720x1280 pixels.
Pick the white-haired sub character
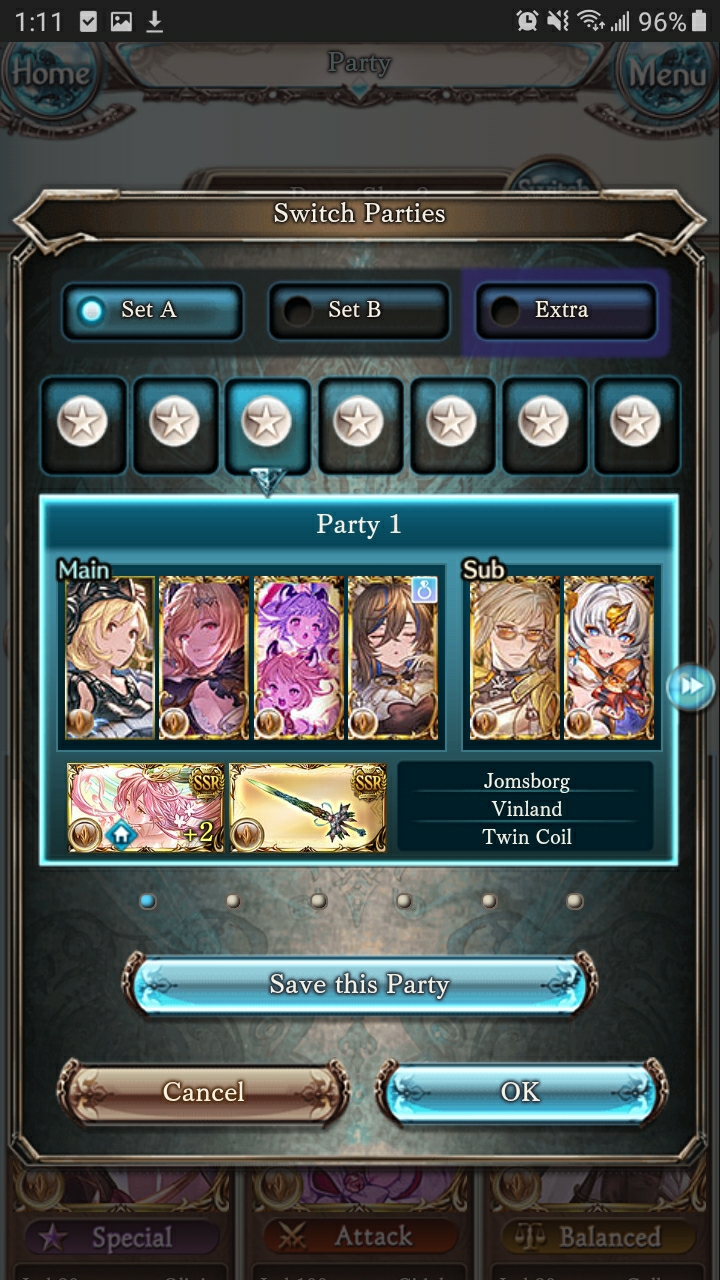coord(609,657)
